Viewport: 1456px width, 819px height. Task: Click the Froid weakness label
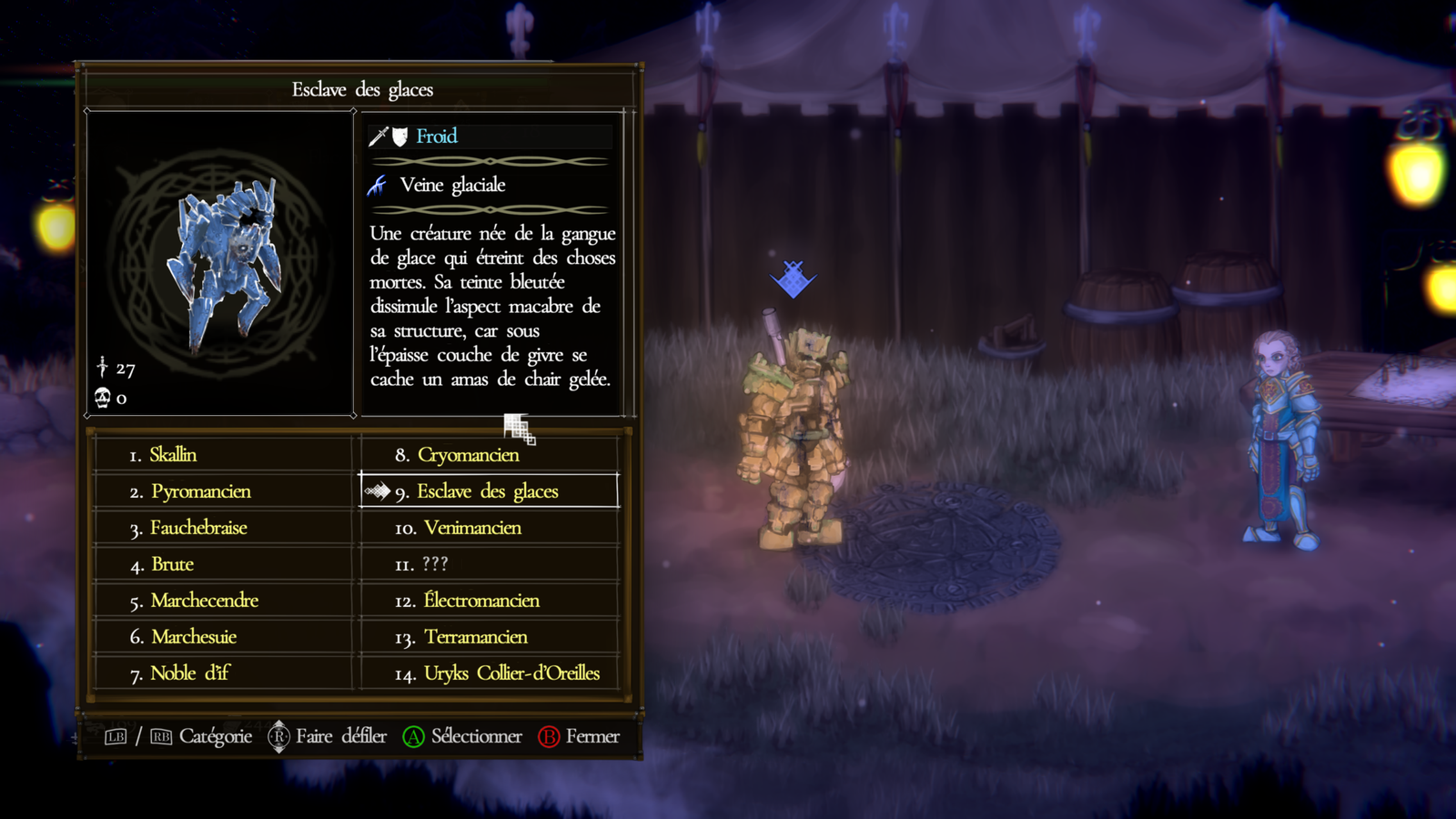(437, 136)
